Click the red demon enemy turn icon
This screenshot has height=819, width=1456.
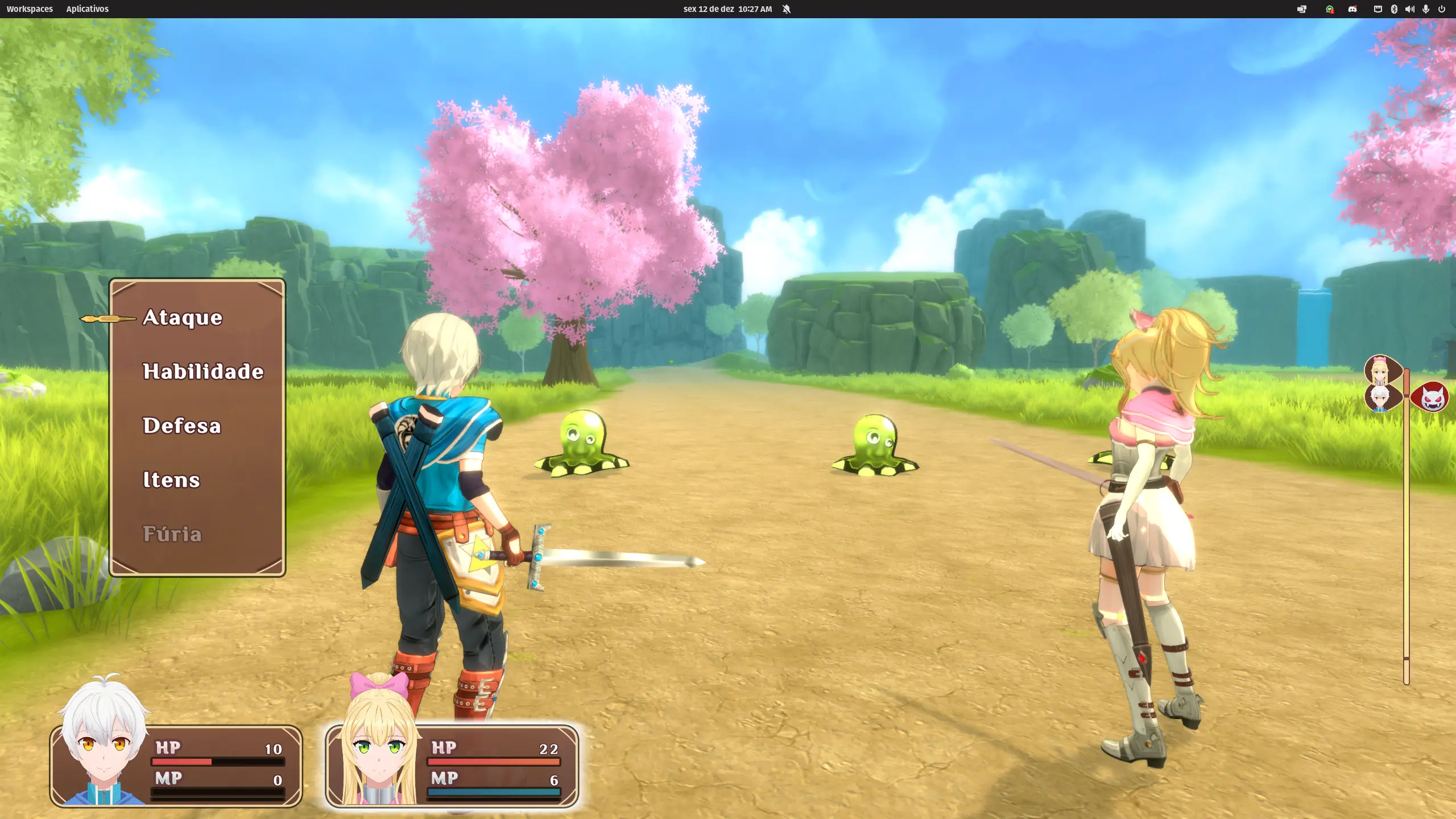click(1432, 396)
